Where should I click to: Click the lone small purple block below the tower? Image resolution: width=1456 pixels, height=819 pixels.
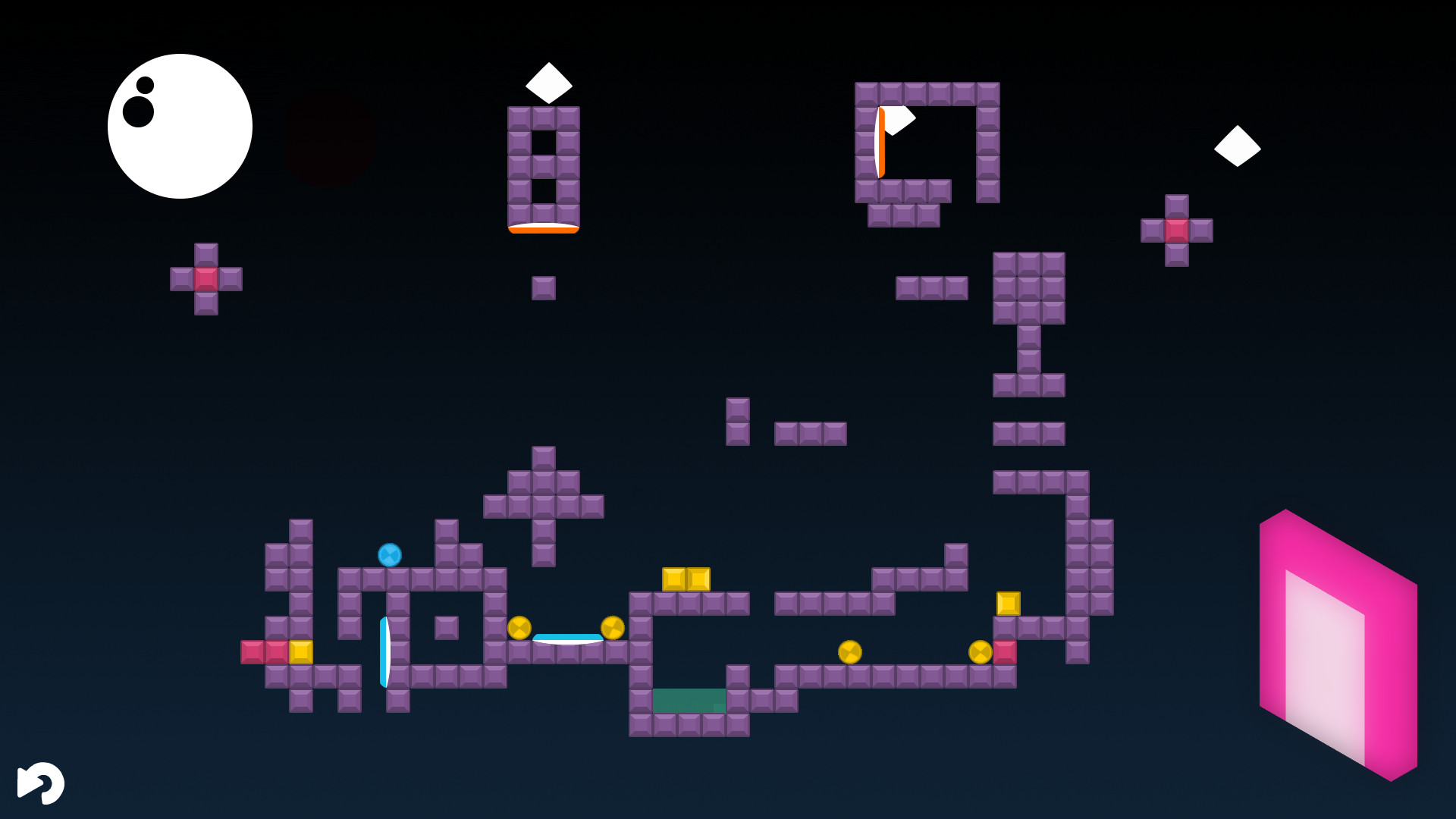tap(543, 288)
